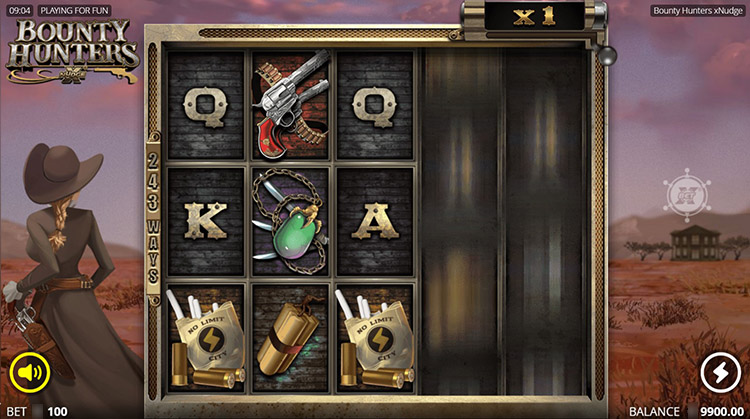Activate the lightning bolt fast-spin button
The width and height of the screenshot is (750, 419).
(x=718, y=373)
